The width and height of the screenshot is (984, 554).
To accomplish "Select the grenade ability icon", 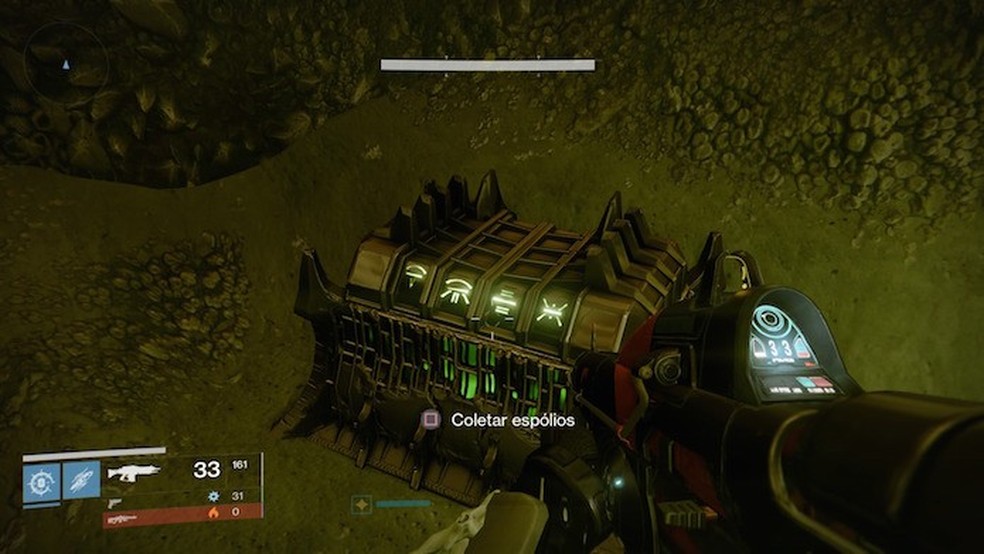I will pyautogui.click(x=41, y=480).
